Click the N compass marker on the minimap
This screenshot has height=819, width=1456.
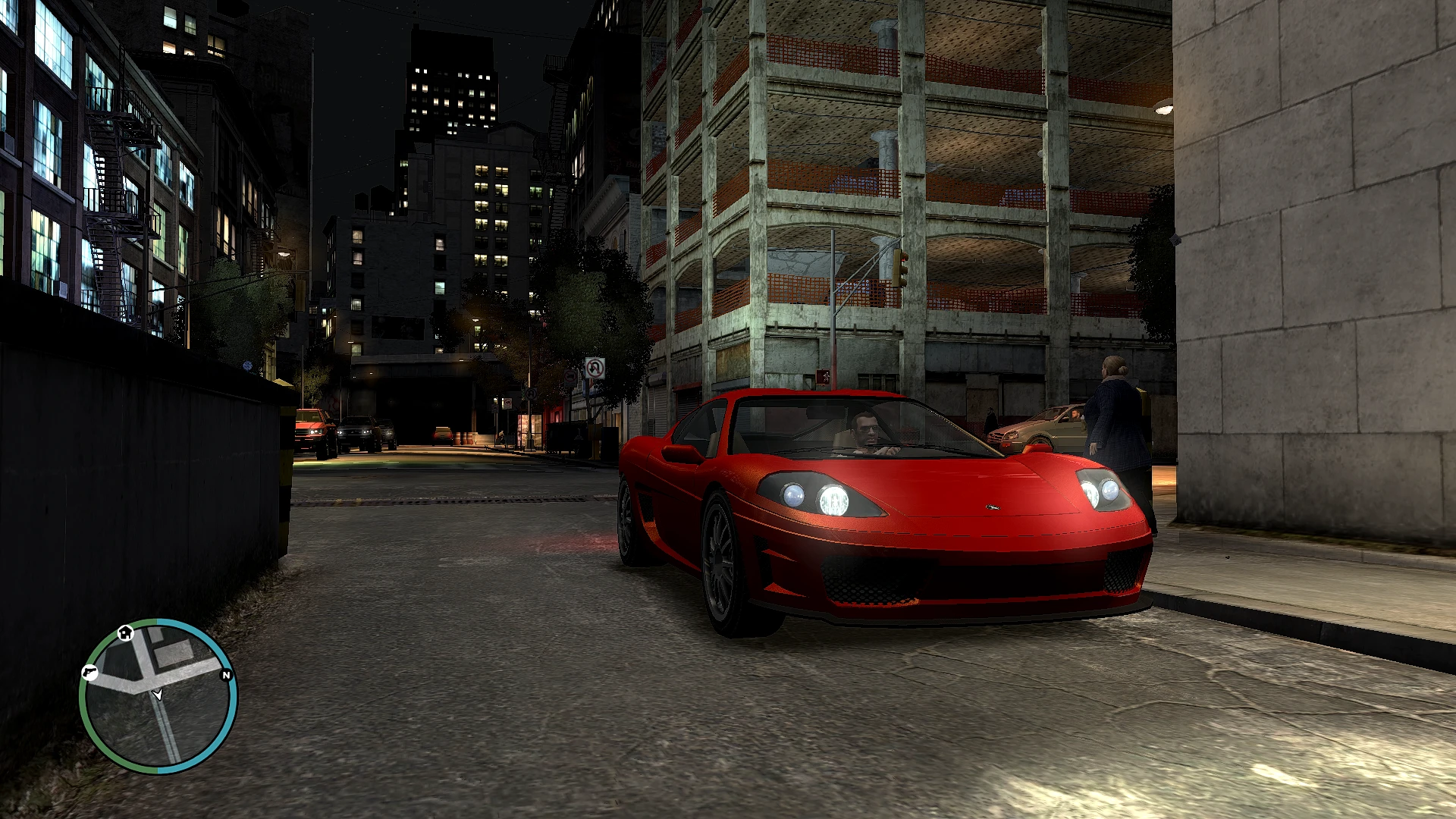pos(225,675)
